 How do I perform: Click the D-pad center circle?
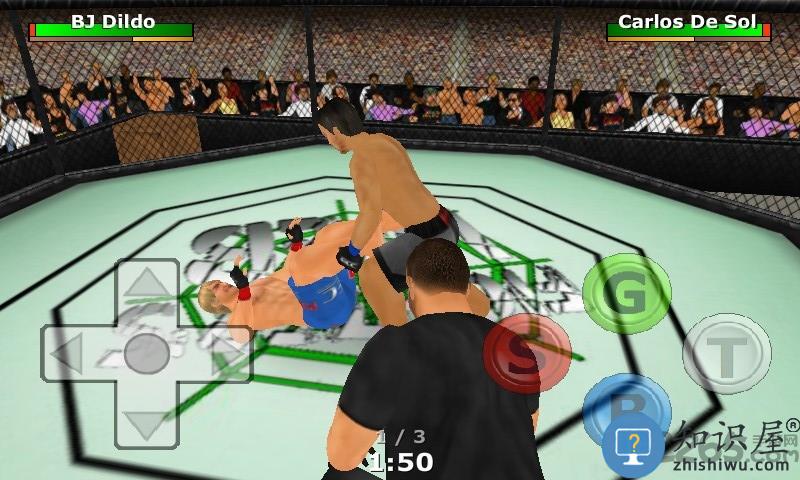coord(147,353)
